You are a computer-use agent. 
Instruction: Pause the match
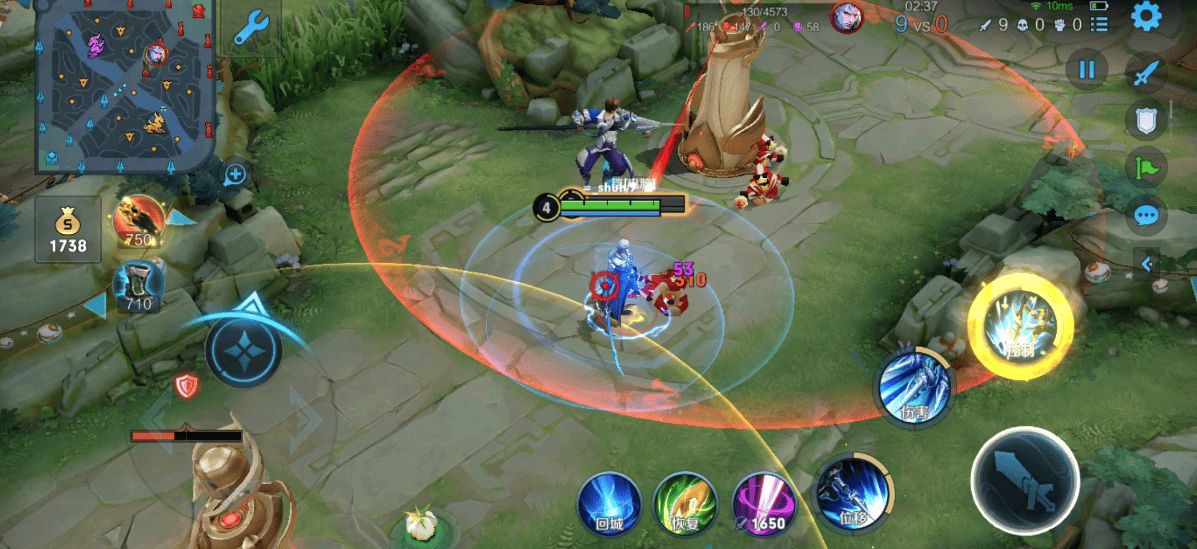1087,70
